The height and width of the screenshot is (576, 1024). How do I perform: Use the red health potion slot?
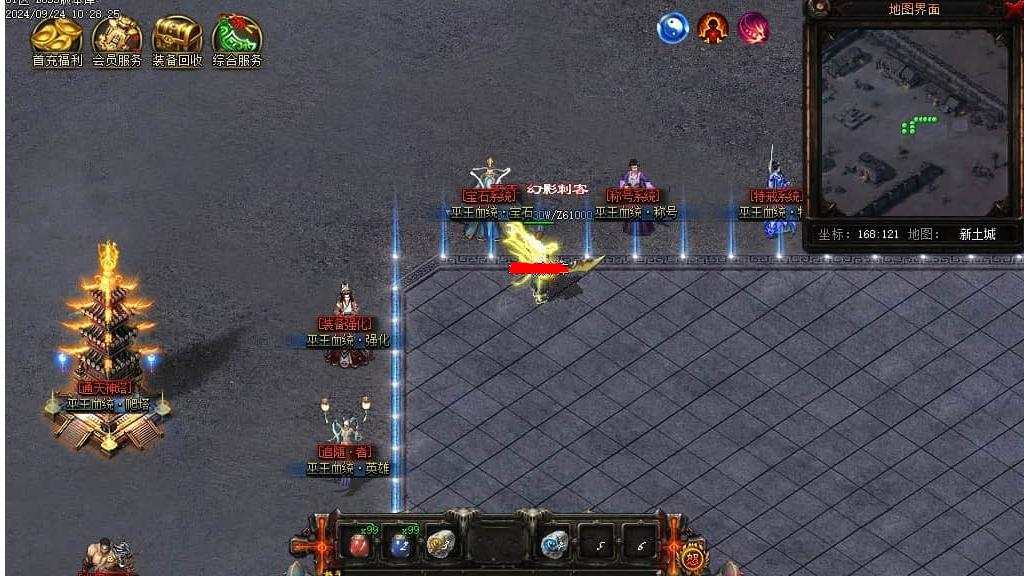pos(360,544)
